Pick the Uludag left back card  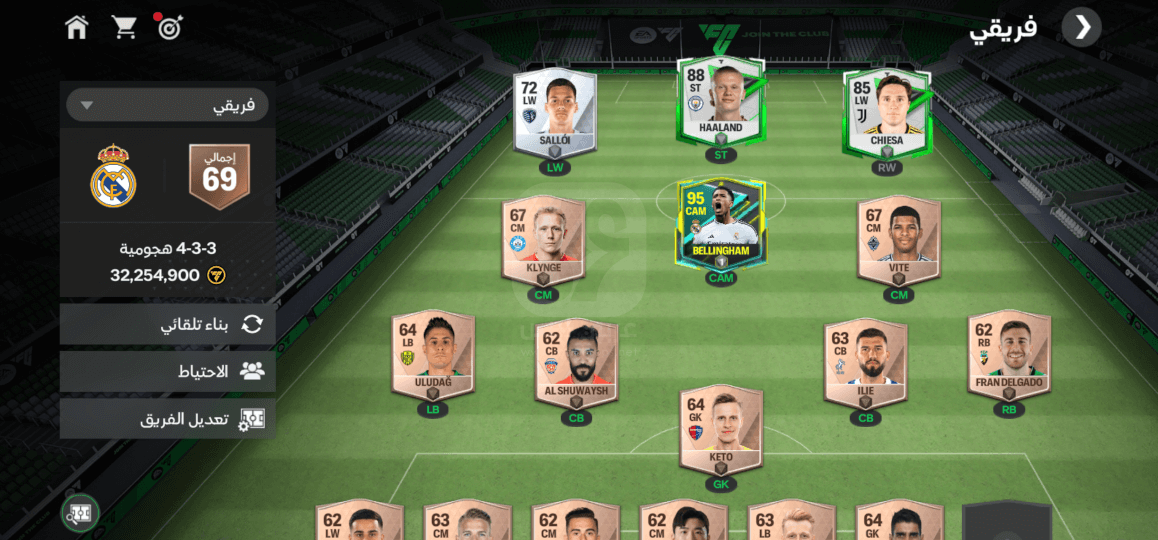pyautogui.click(x=433, y=352)
